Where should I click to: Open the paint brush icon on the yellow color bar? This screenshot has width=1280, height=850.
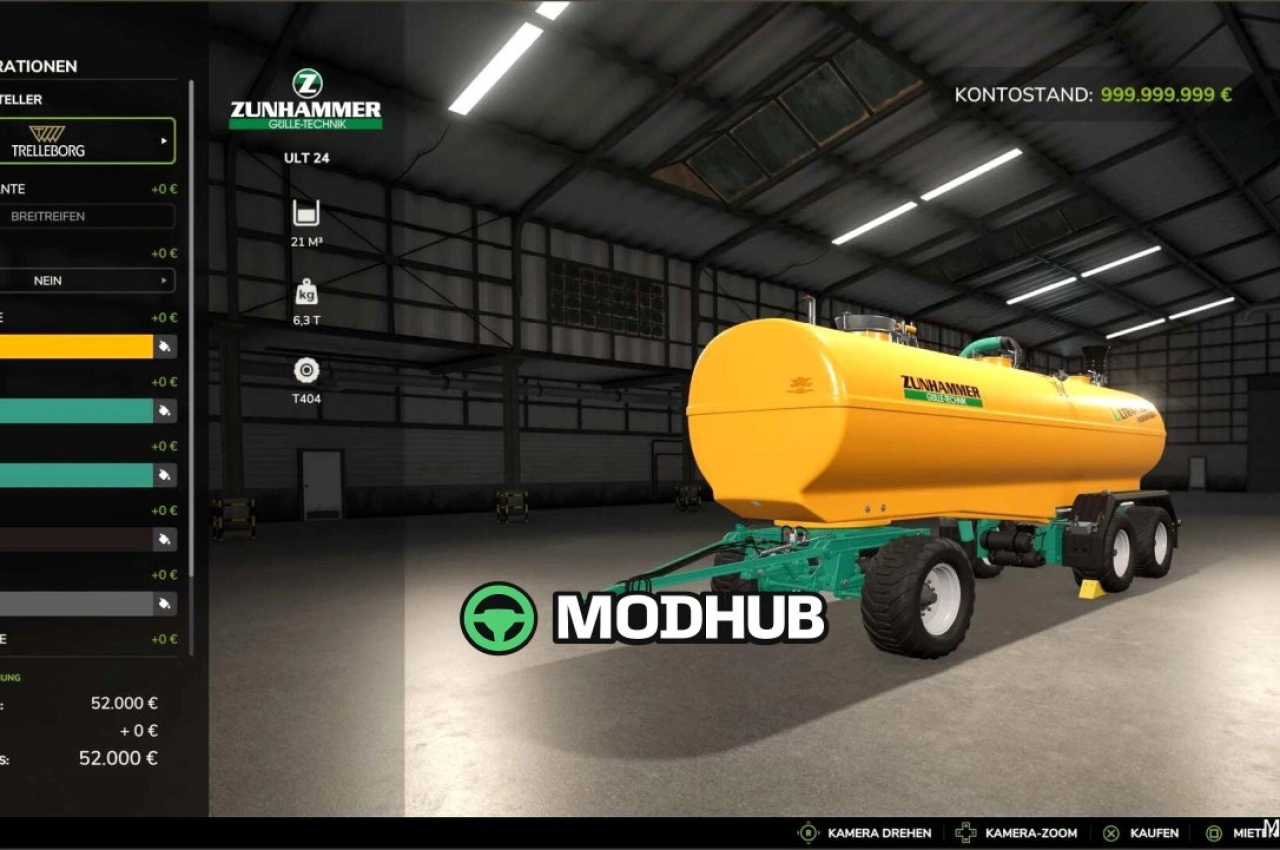click(x=167, y=346)
